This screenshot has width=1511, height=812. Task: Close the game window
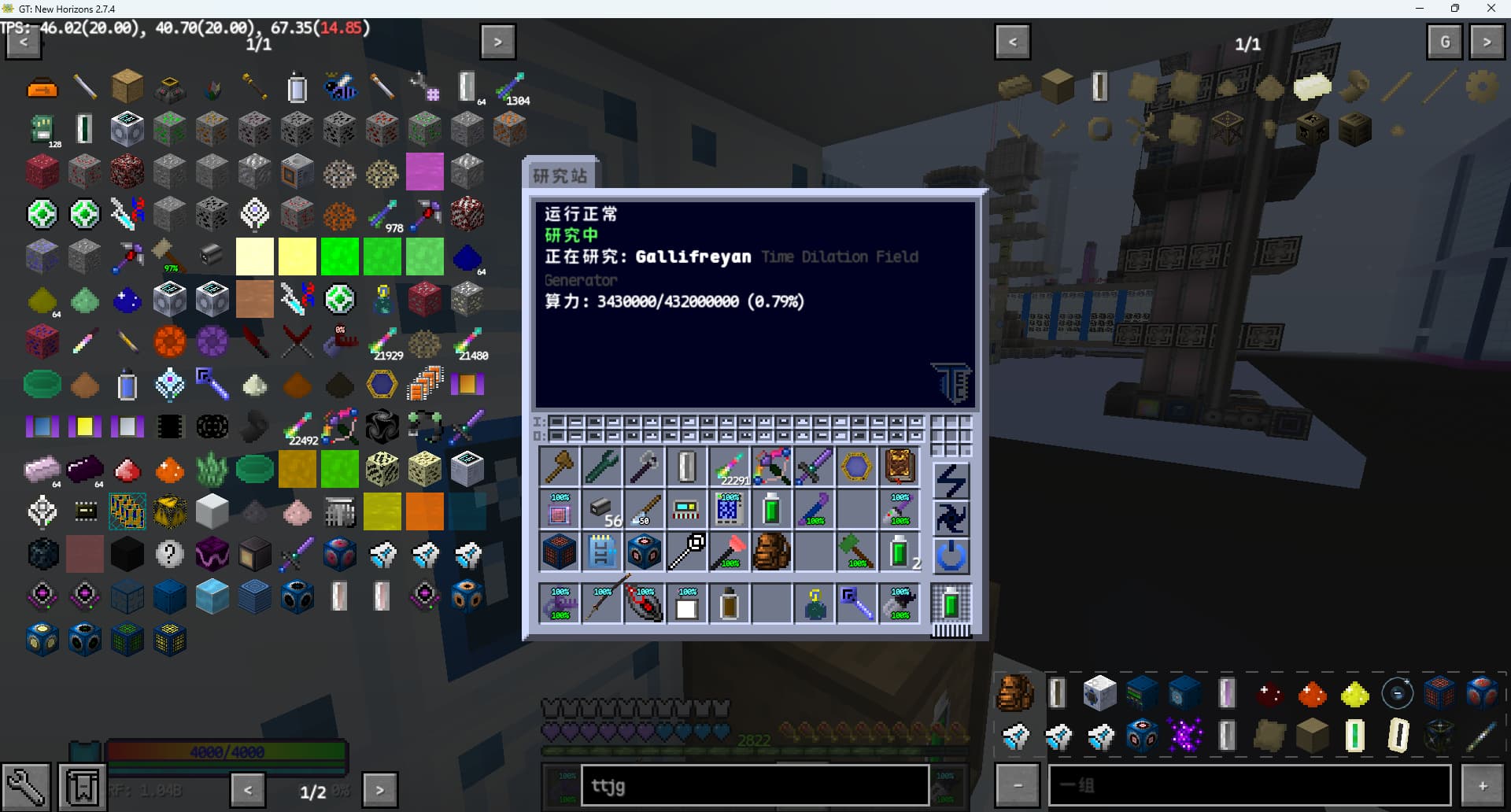point(1491,9)
